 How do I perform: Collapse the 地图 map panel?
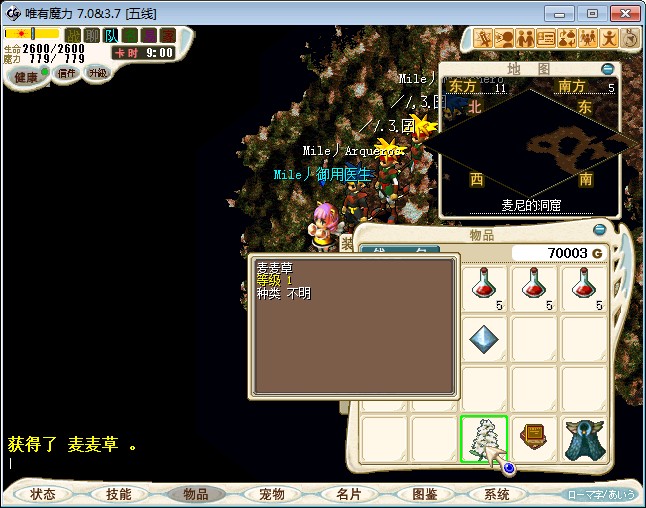coord(608,69)
